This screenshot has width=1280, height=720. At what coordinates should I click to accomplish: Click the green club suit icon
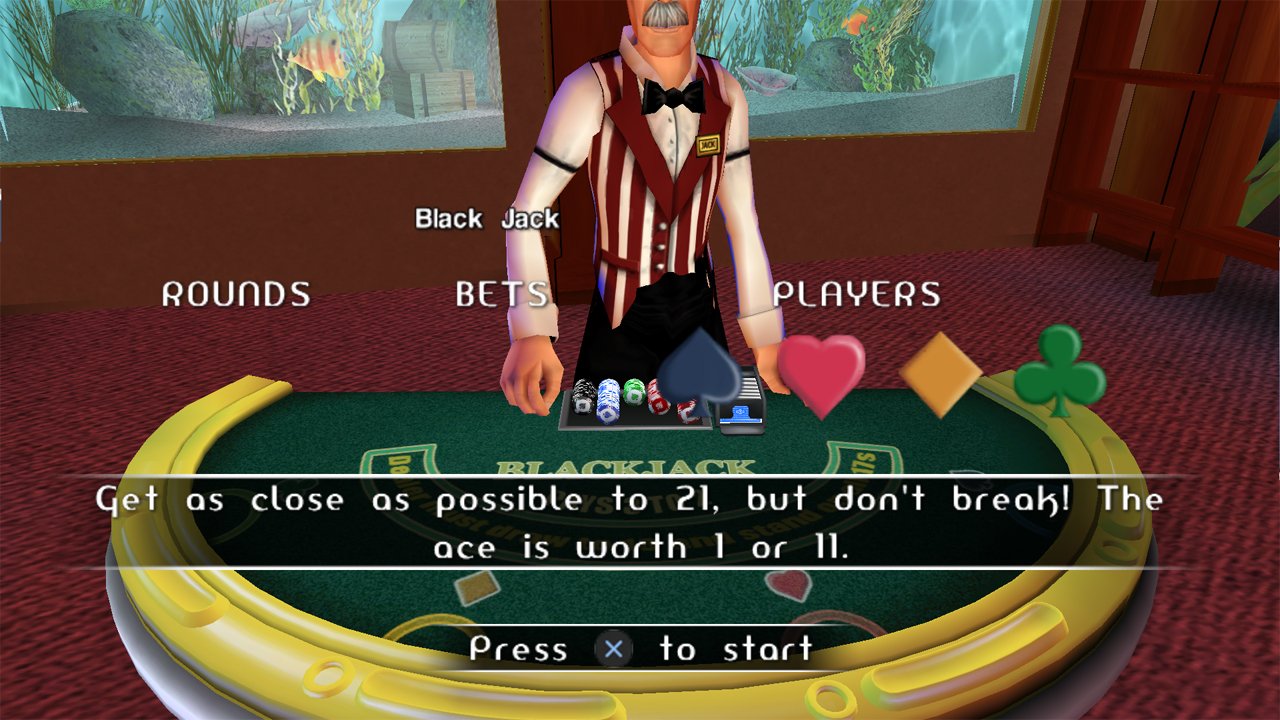click(x=1060, y=370)
